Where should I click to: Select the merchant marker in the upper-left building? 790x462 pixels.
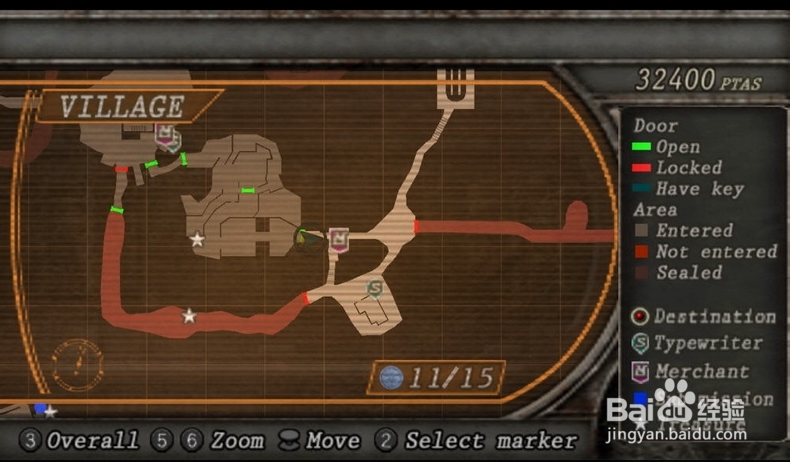pos(166,135)
